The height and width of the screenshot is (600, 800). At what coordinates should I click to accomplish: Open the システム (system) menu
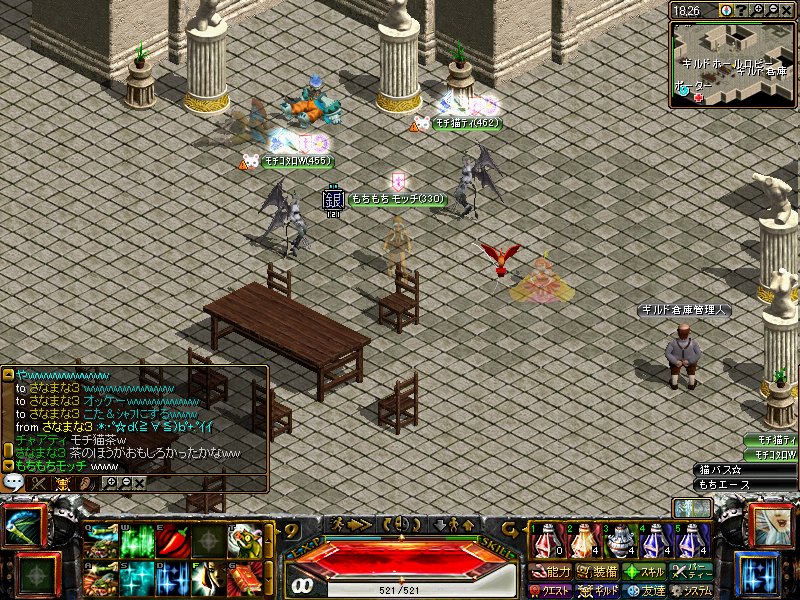[692, 591]
